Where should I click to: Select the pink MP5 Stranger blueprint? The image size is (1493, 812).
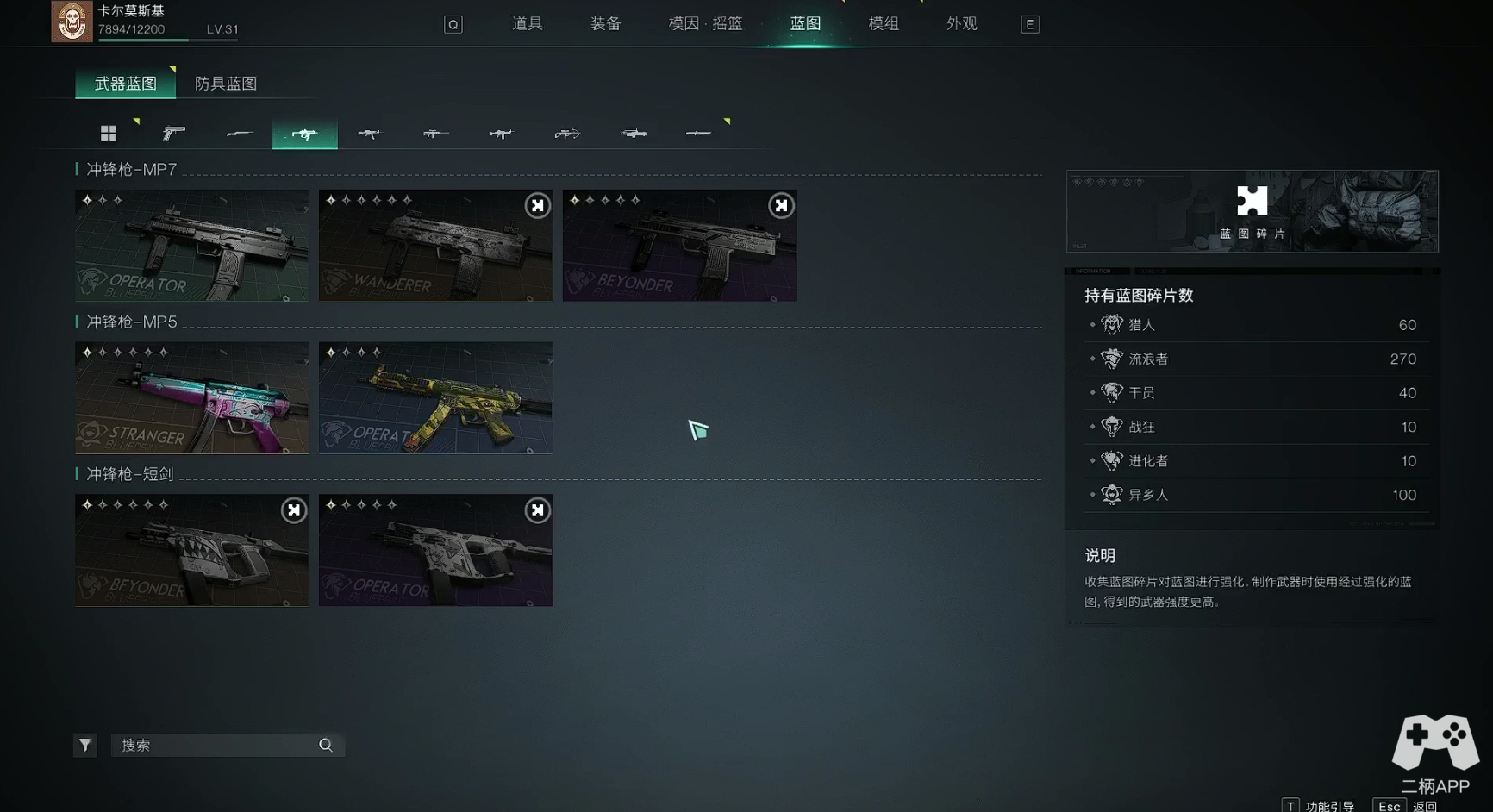point(192,398)
